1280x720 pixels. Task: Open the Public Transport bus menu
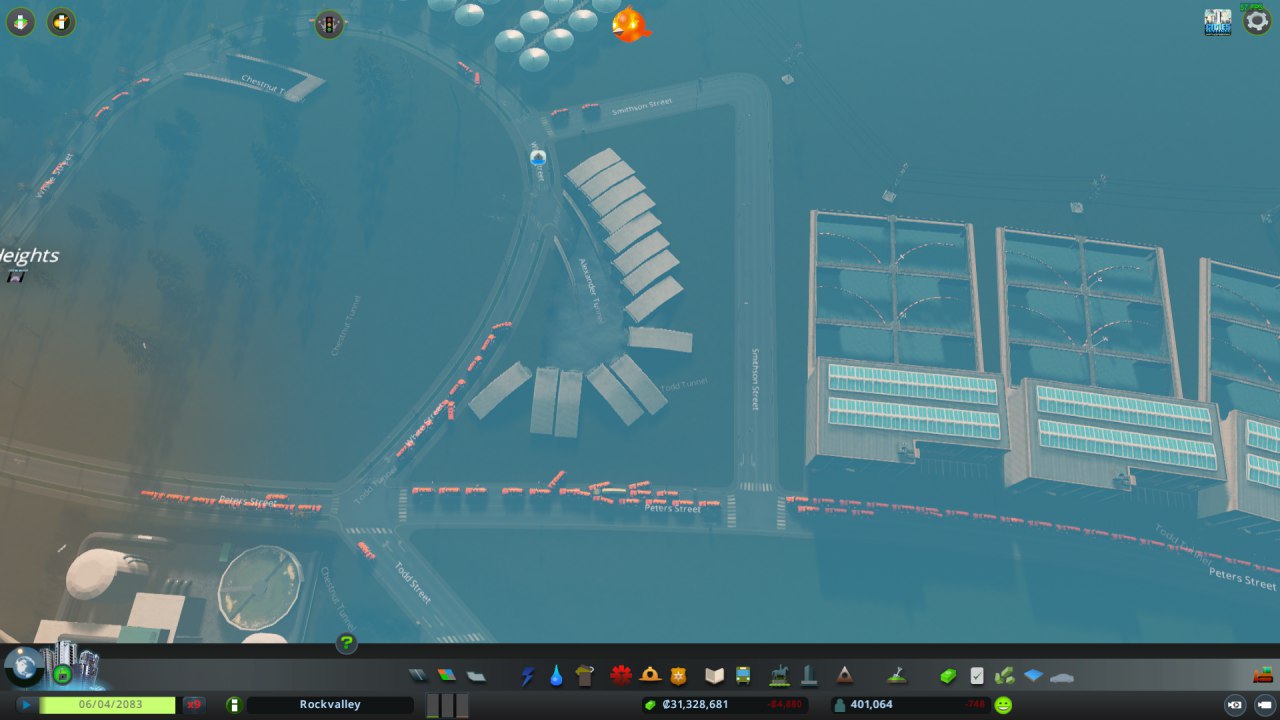click(743, 676)
